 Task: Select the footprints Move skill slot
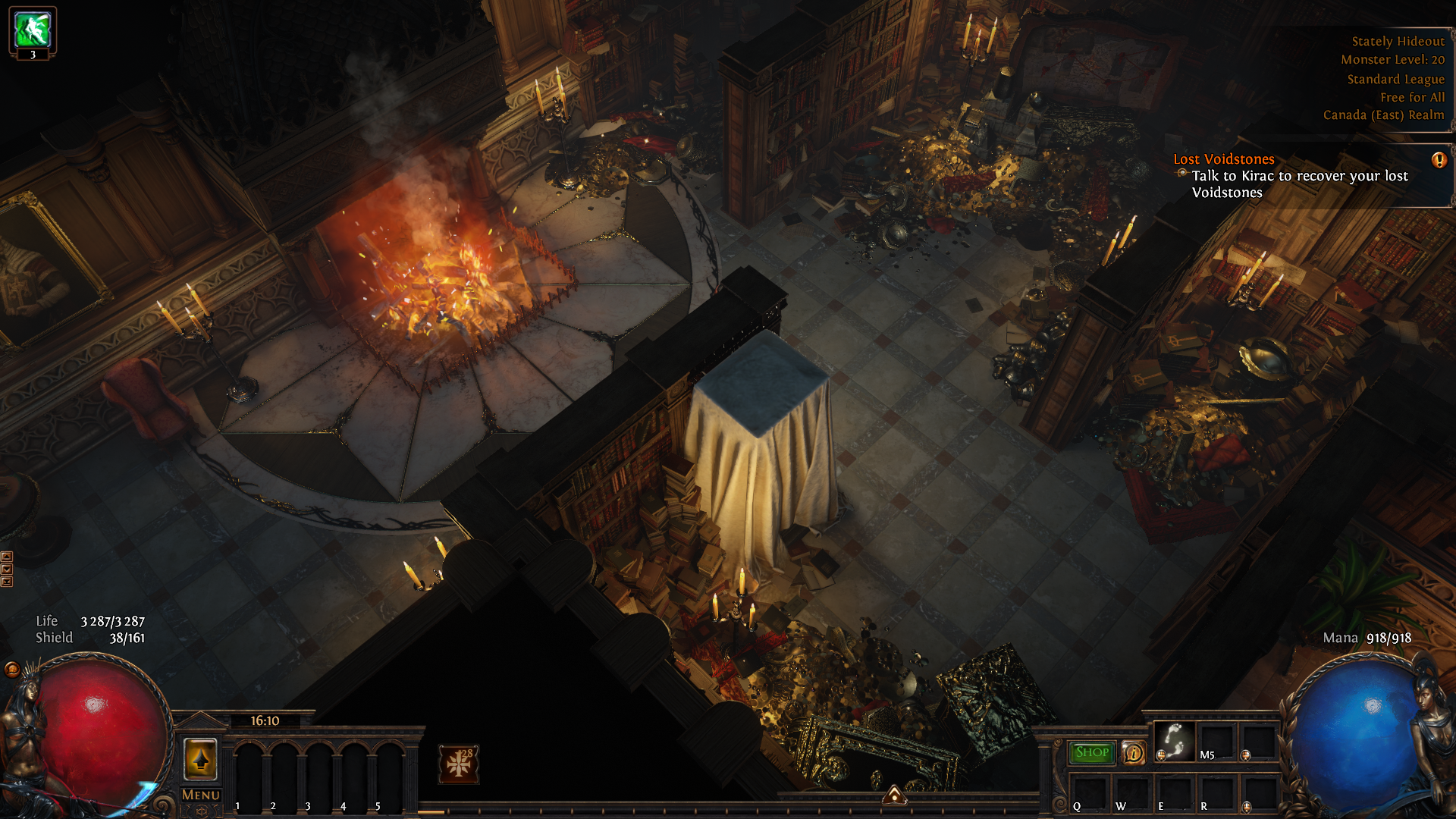coord(1174,740)
